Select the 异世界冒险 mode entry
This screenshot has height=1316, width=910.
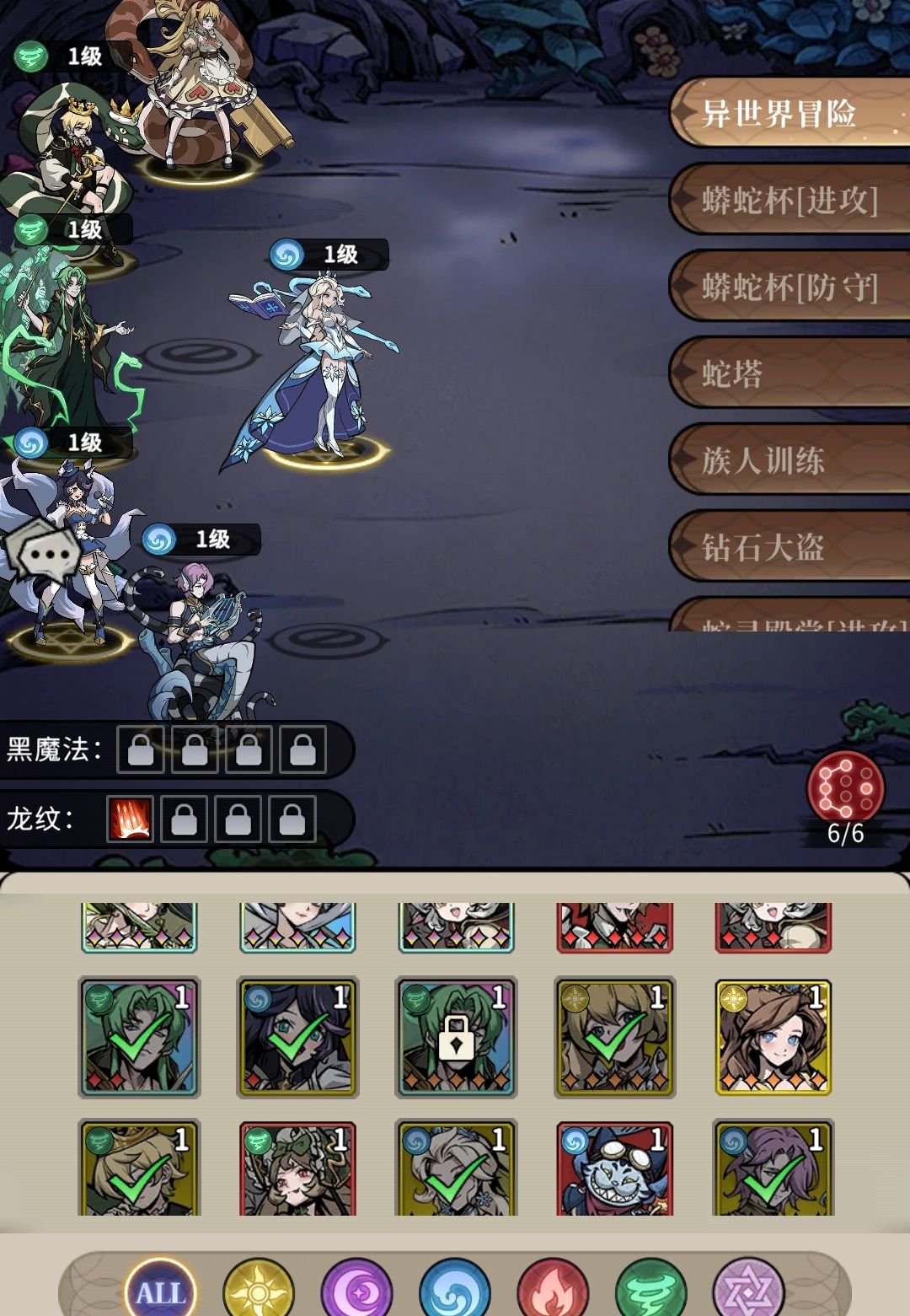pos(788,114)
